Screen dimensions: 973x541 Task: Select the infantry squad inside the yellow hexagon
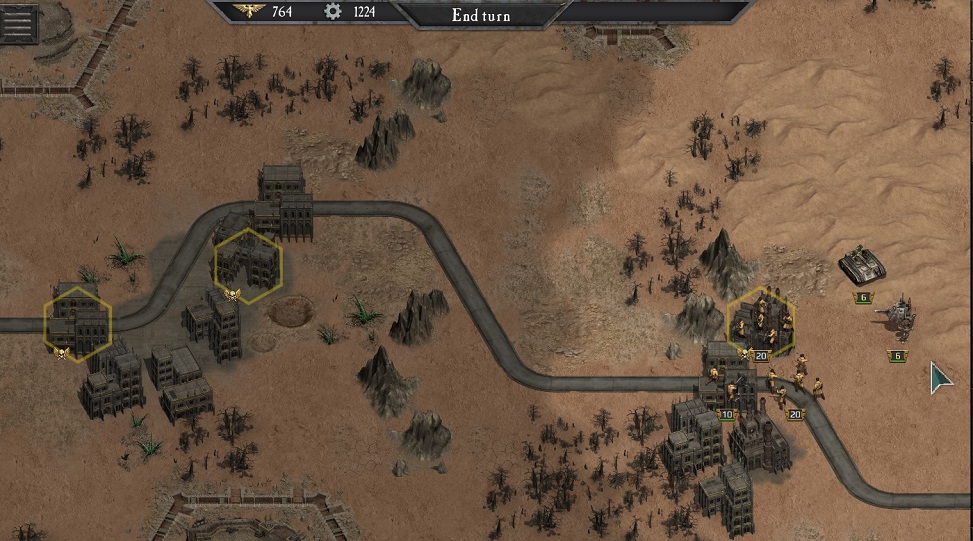(762, 322)
